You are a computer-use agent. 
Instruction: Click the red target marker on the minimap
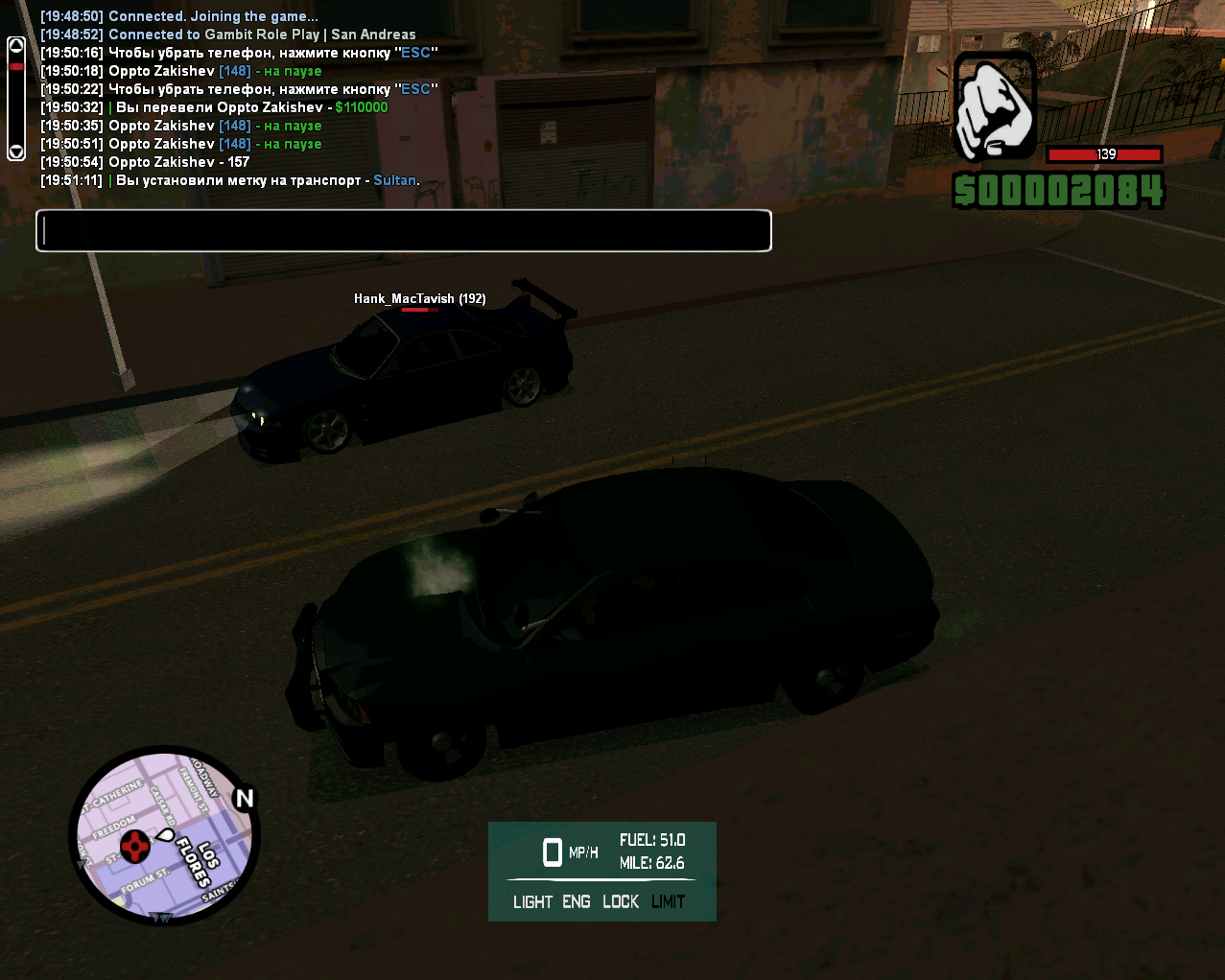tap(135, 846)
